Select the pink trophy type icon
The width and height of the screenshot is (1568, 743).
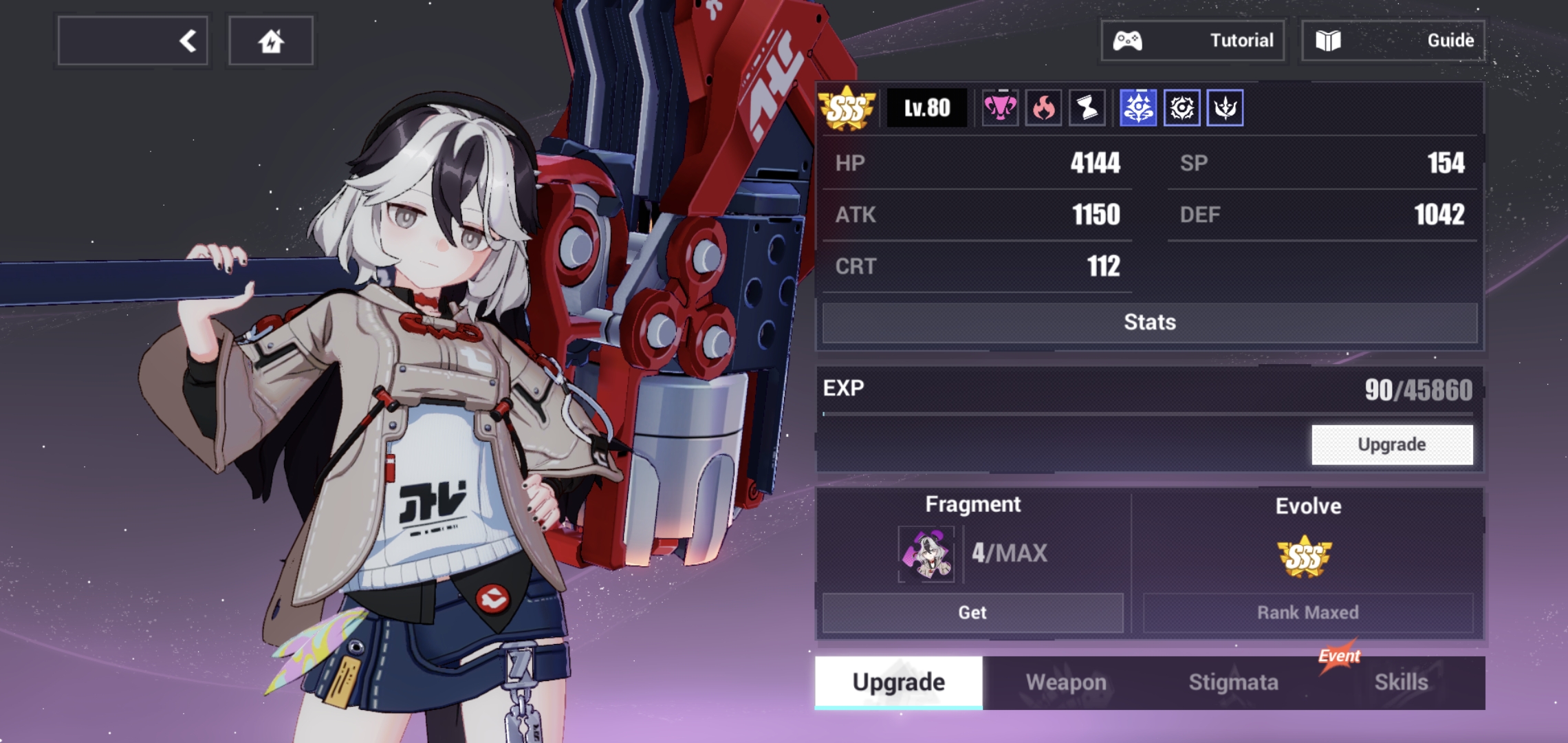pos(1001,107)
